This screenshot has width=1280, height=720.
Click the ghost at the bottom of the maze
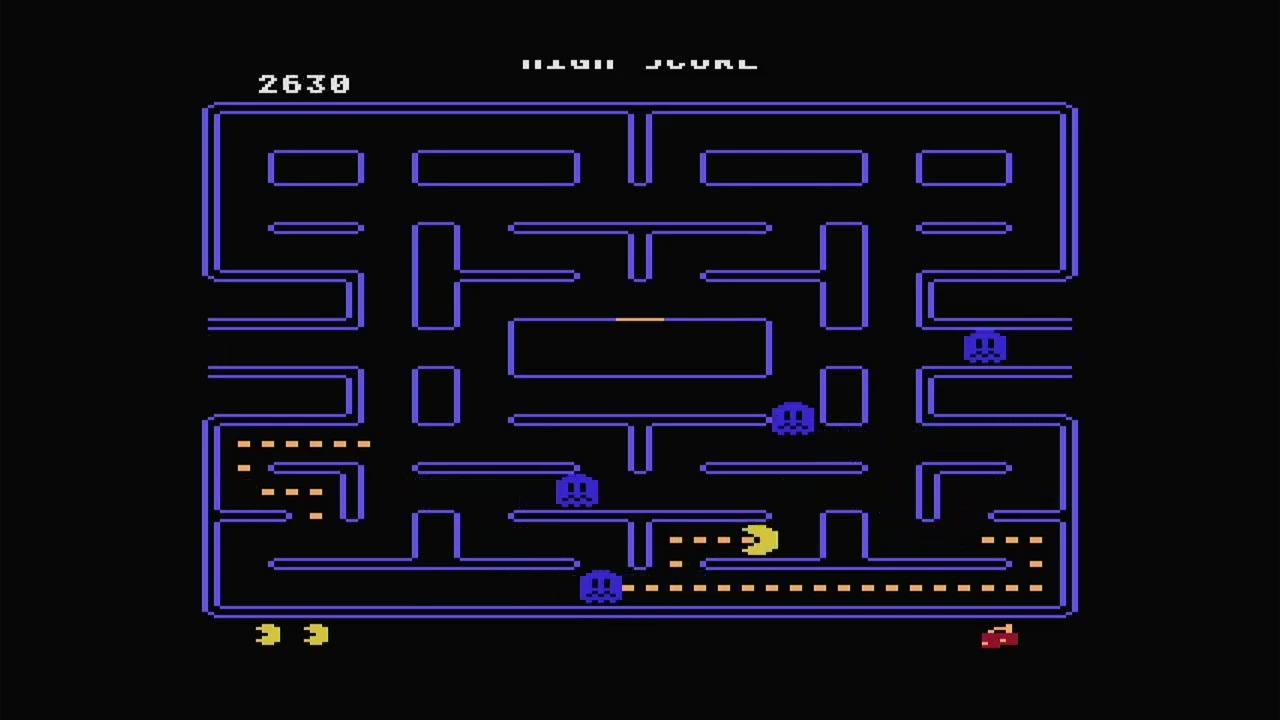601,587
